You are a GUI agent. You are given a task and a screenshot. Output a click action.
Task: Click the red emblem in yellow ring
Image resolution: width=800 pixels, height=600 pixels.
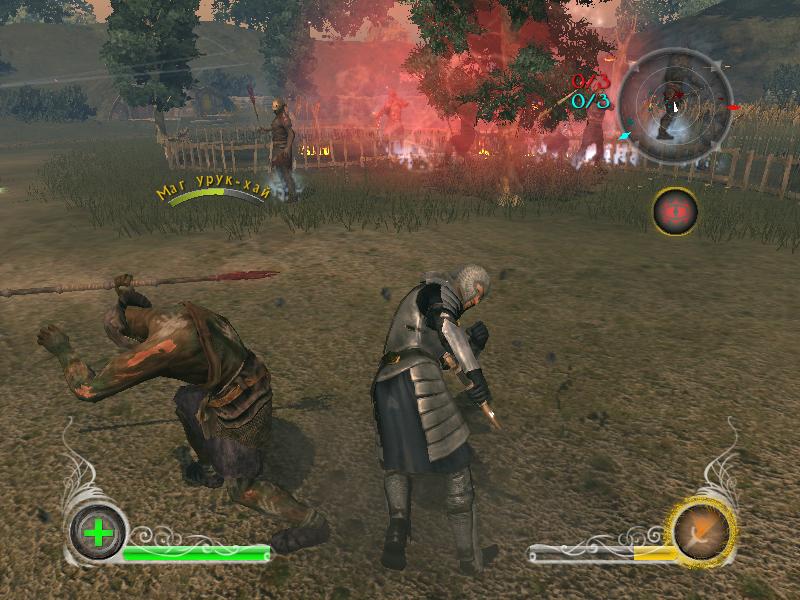675,211
